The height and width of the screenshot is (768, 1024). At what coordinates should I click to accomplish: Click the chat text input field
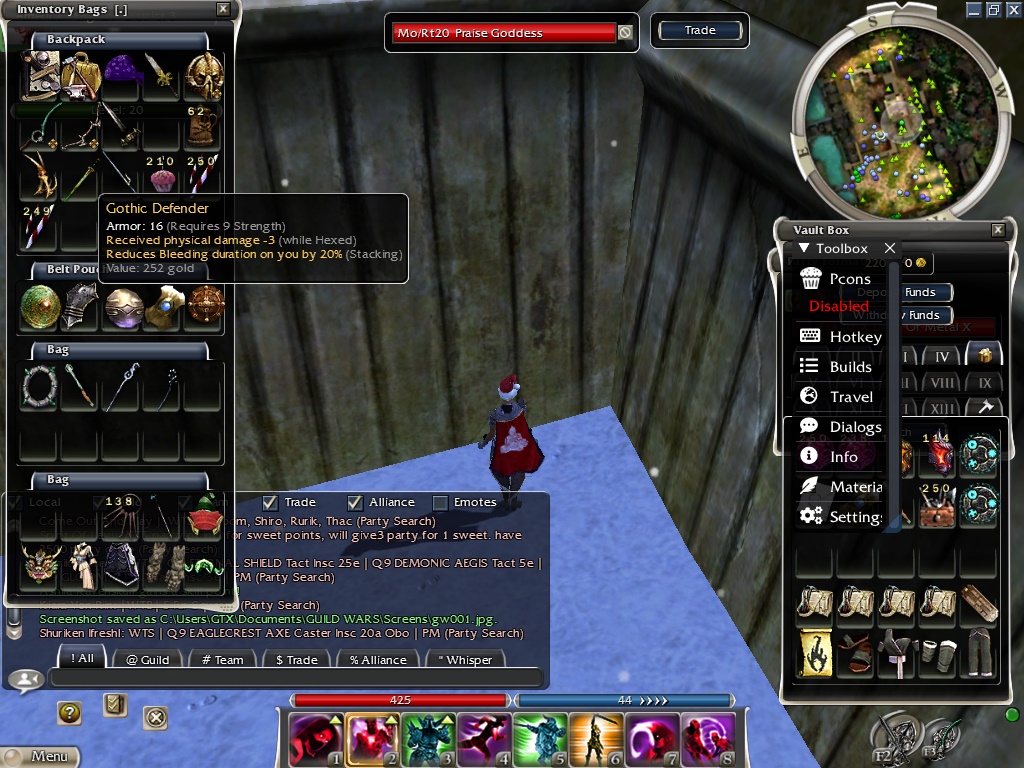pos(295,678)
